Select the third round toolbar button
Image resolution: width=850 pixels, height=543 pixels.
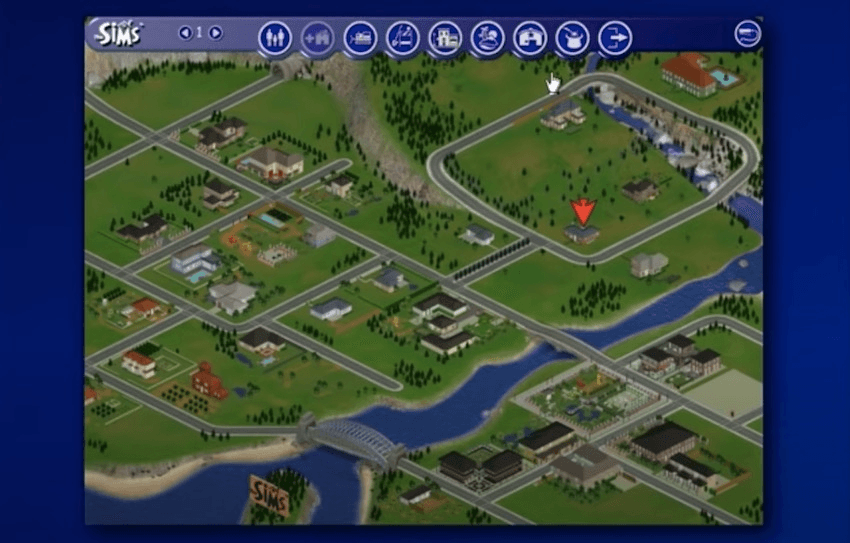[x=360, y=38]
